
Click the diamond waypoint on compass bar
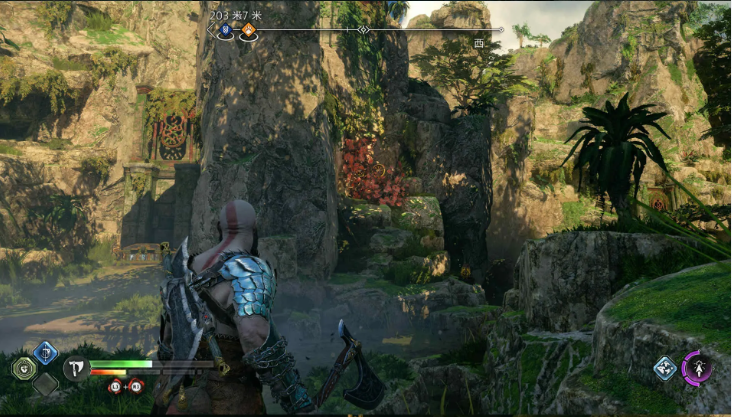364,30
